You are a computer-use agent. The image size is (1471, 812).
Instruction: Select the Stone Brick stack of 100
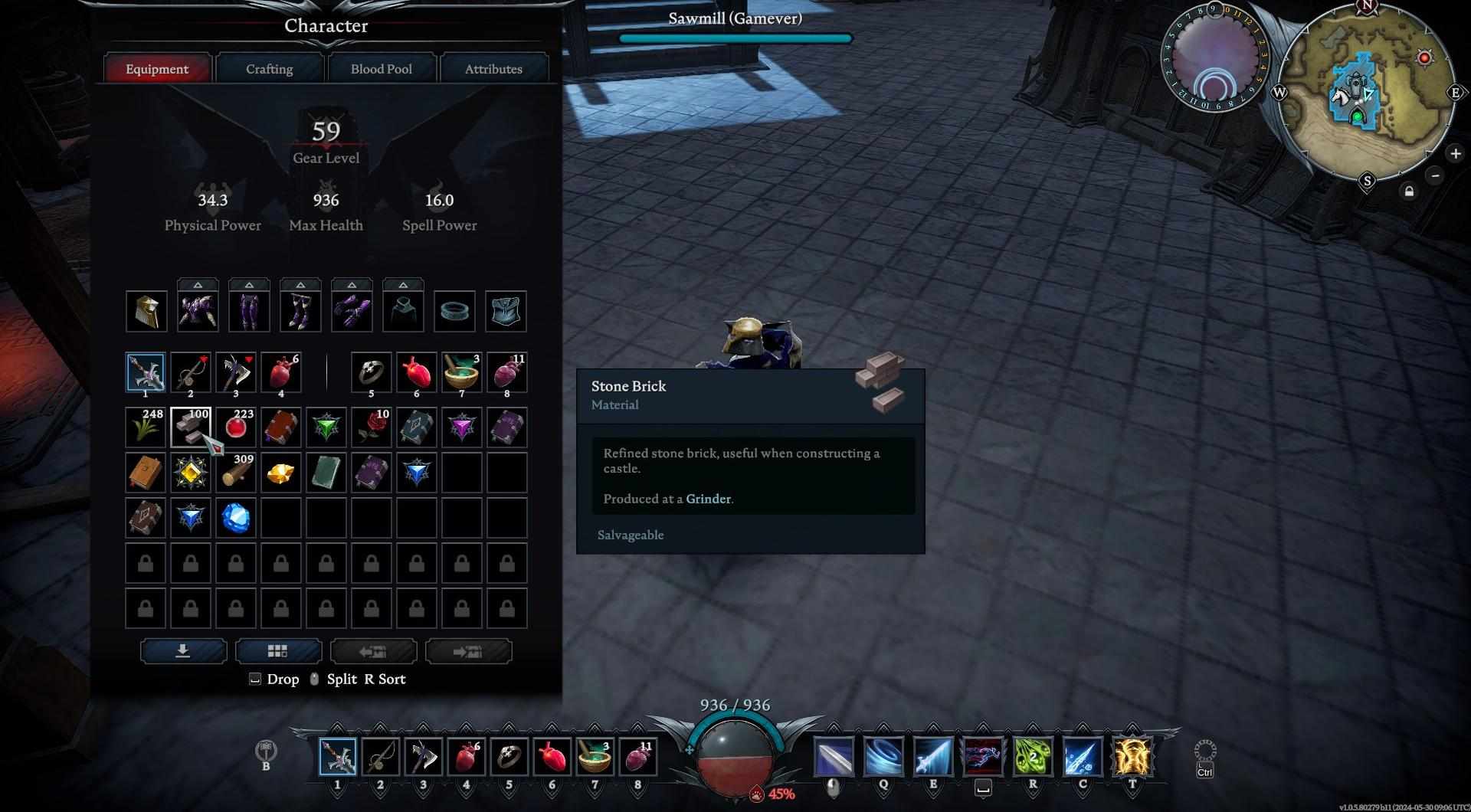(x=191, y=427)
